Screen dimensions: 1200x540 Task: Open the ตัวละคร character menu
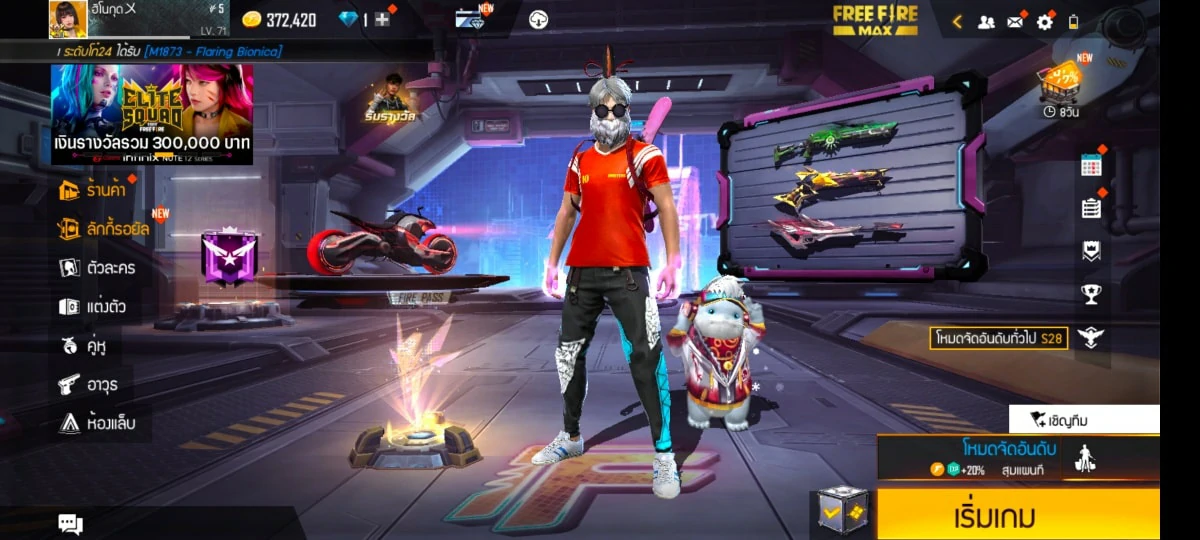pos(97,268)
